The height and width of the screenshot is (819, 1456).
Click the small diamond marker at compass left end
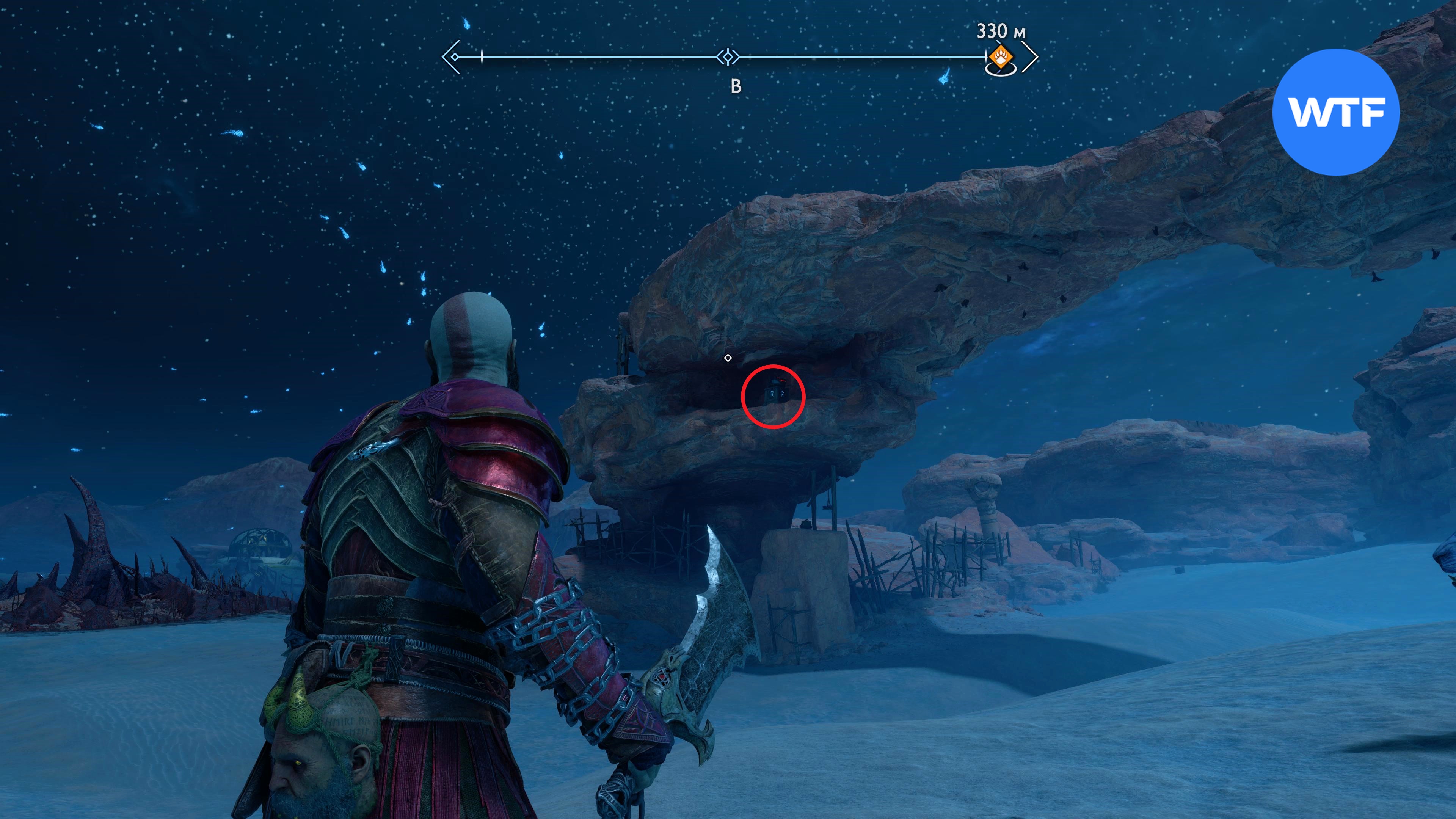tap(455, 56)
